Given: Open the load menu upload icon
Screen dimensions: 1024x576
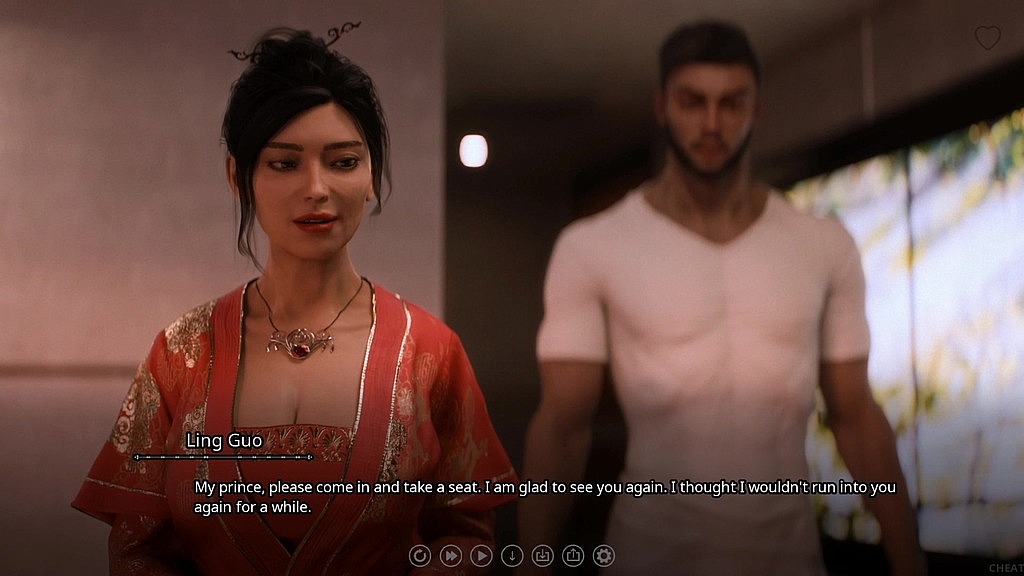Looking at the screenshot, I should (x=573, y=555).
